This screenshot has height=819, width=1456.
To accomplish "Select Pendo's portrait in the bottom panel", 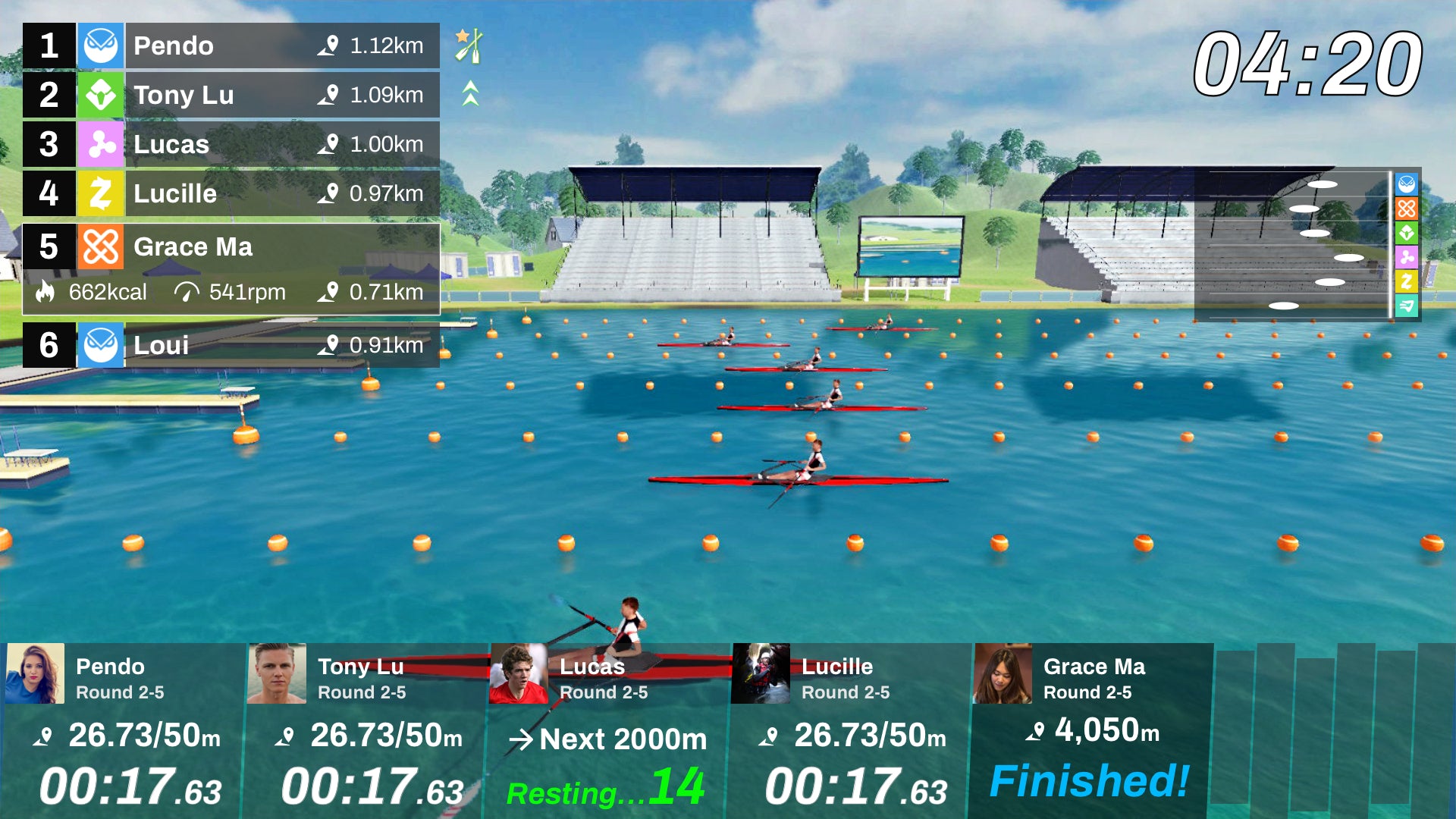I will (x=35, y=673).
